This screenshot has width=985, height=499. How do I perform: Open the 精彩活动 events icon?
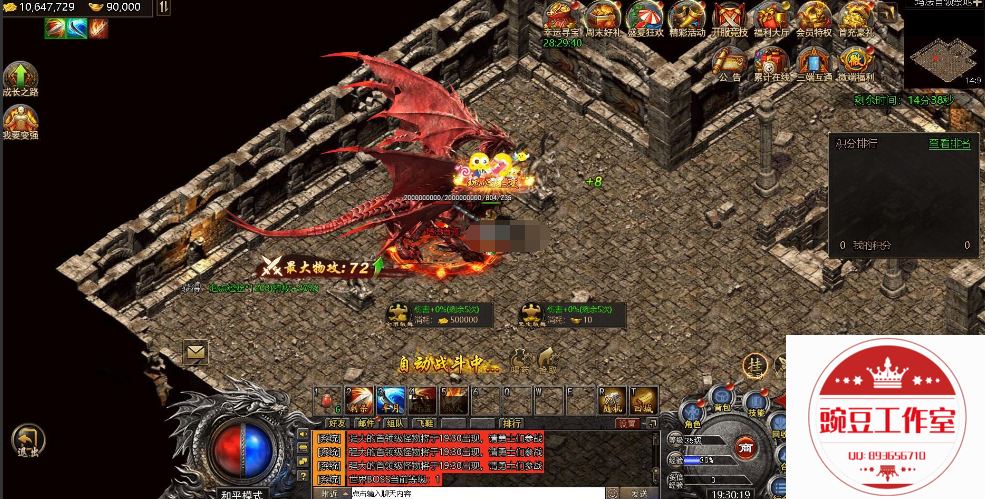(686, 17)
